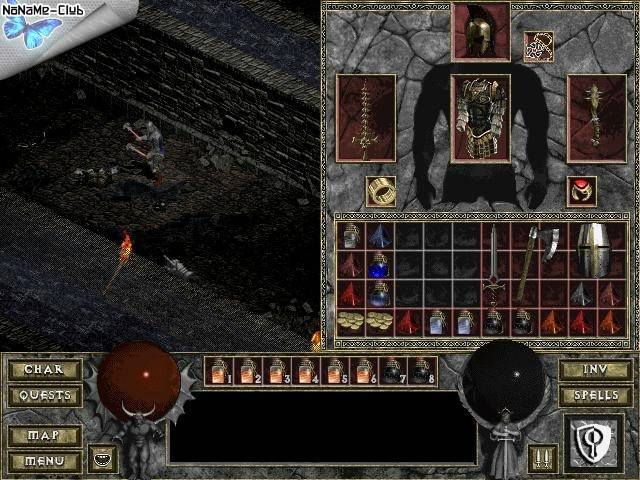Open the game MENU
Image resolution: width=640 pixels, height=480 pixels.
[44, 461]
